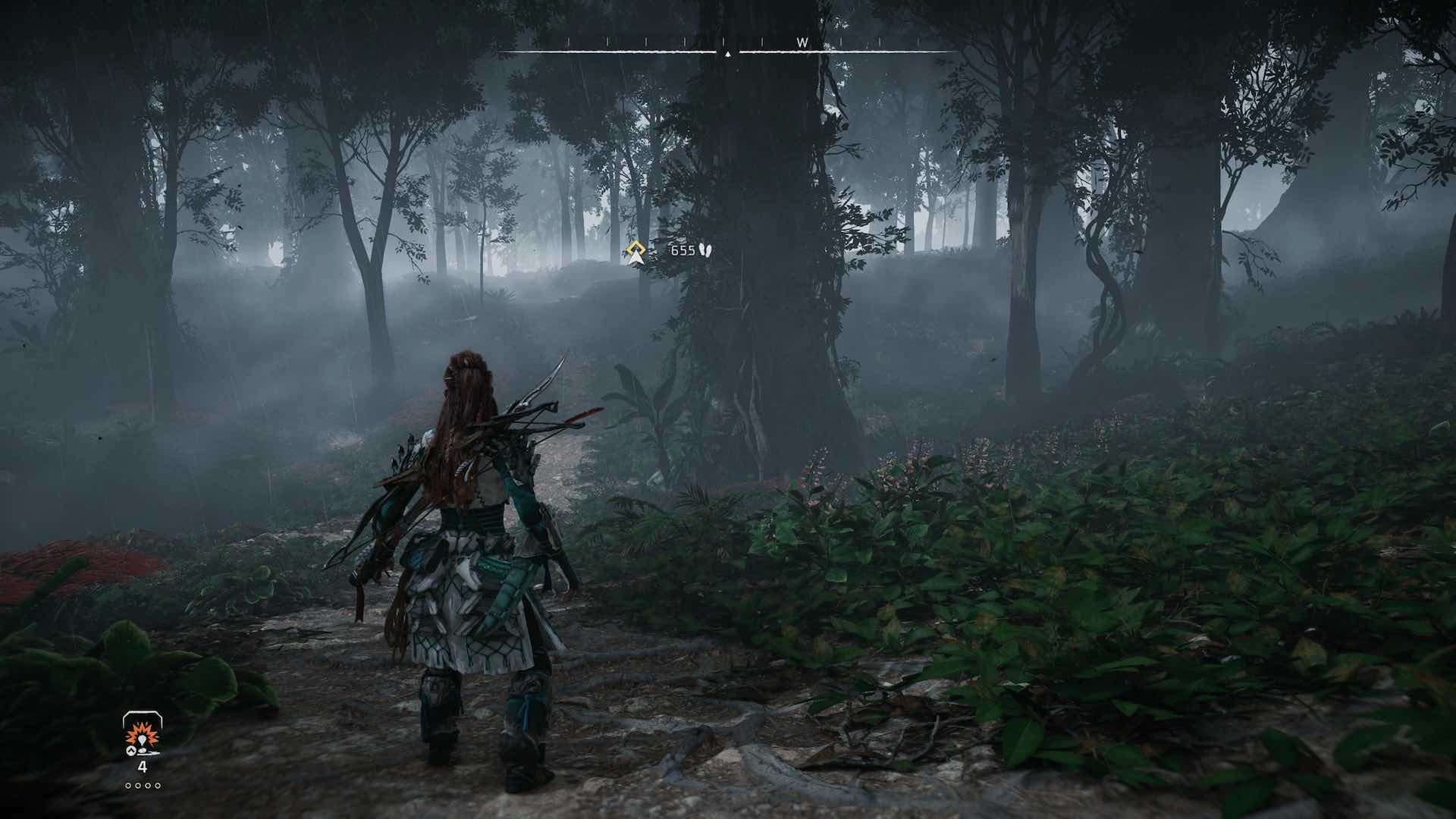Click the player direction arrow on the compass
Viewport: 1456px width, 819px height.
(729, 55)
